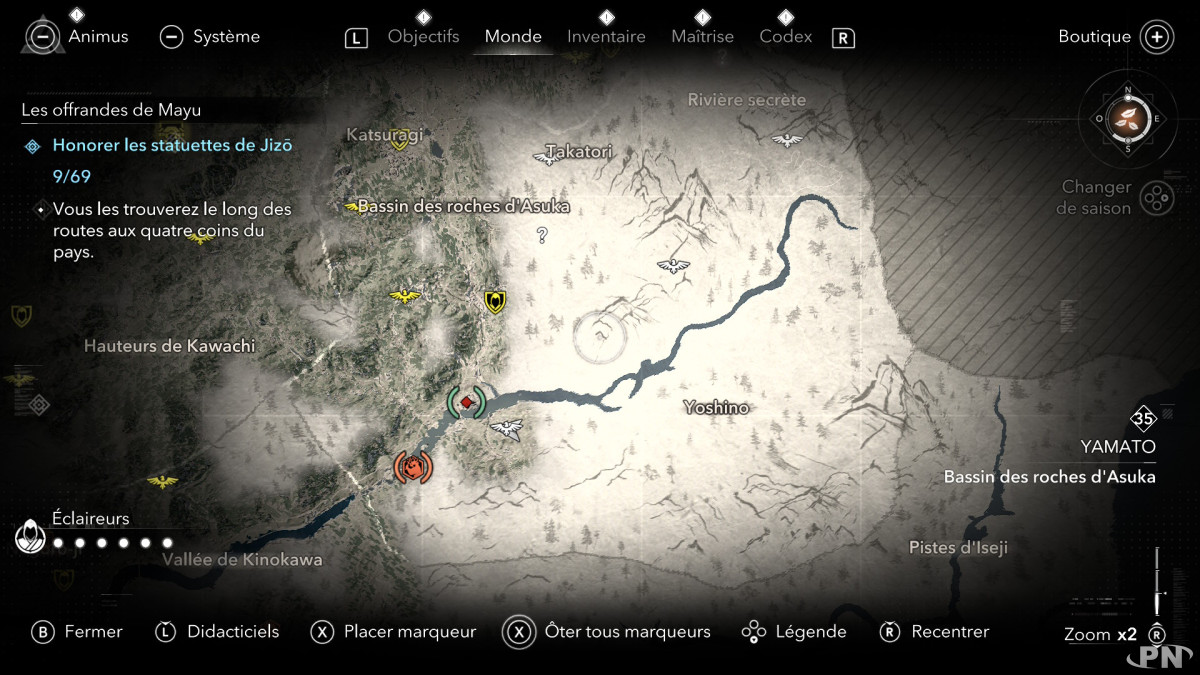Image resolution: width=1200 pixels, height=675 pixels.
Task: Recenter the map with Recentrer
Action: (x=934, y=632)
